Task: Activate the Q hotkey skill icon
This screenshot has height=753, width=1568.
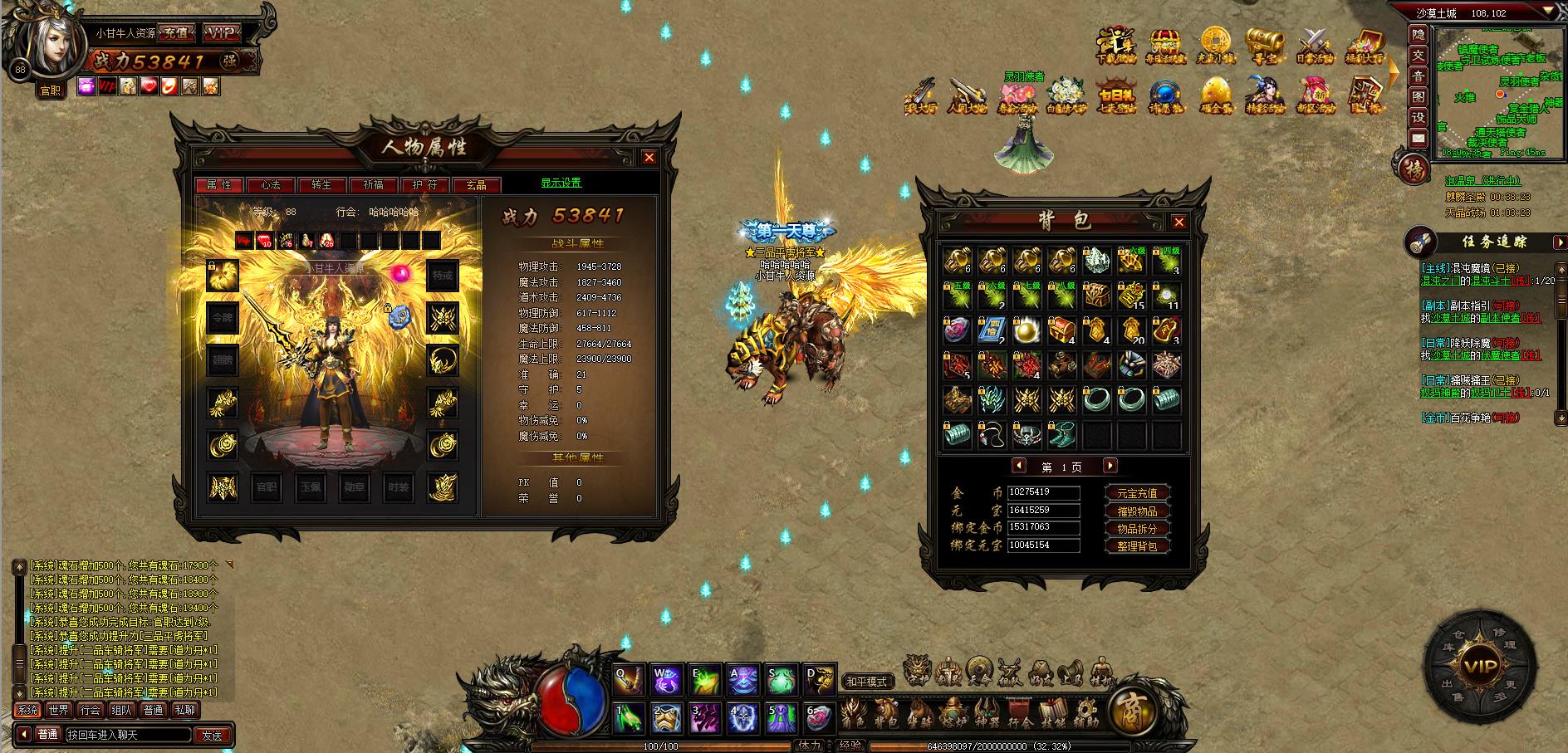Action: pyautogui.click(x=630, y=680)
